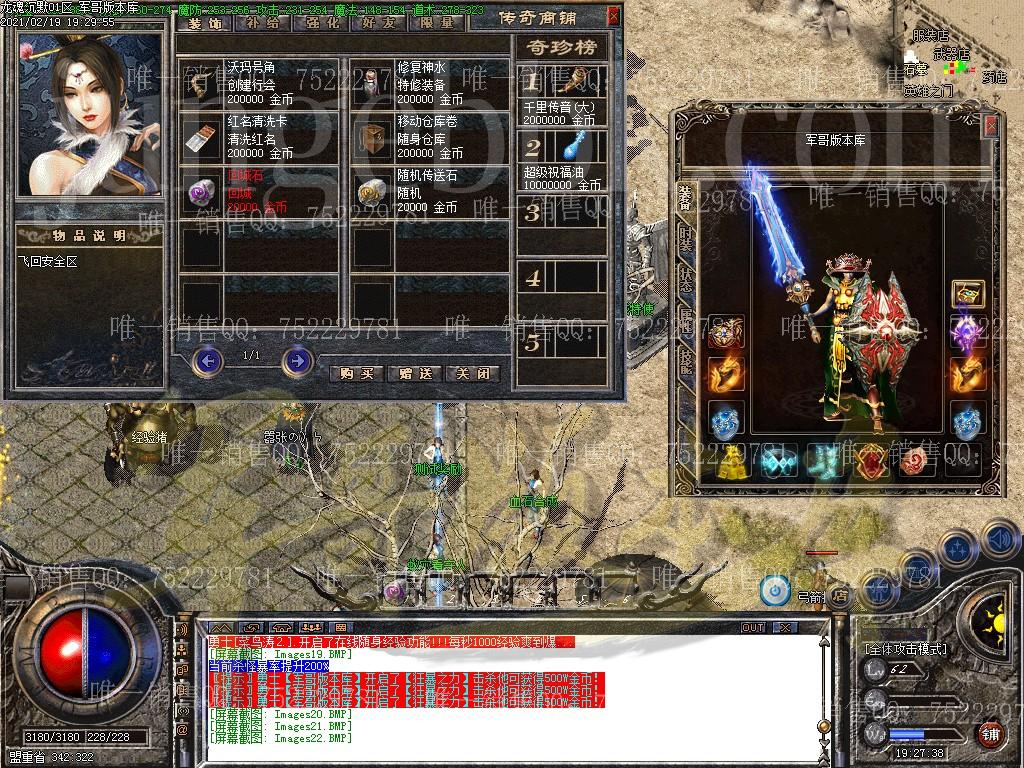This screenshot has height=768, width=1024.
Task: Select the 修复神水 repair potion
Action: coord(376,81)
